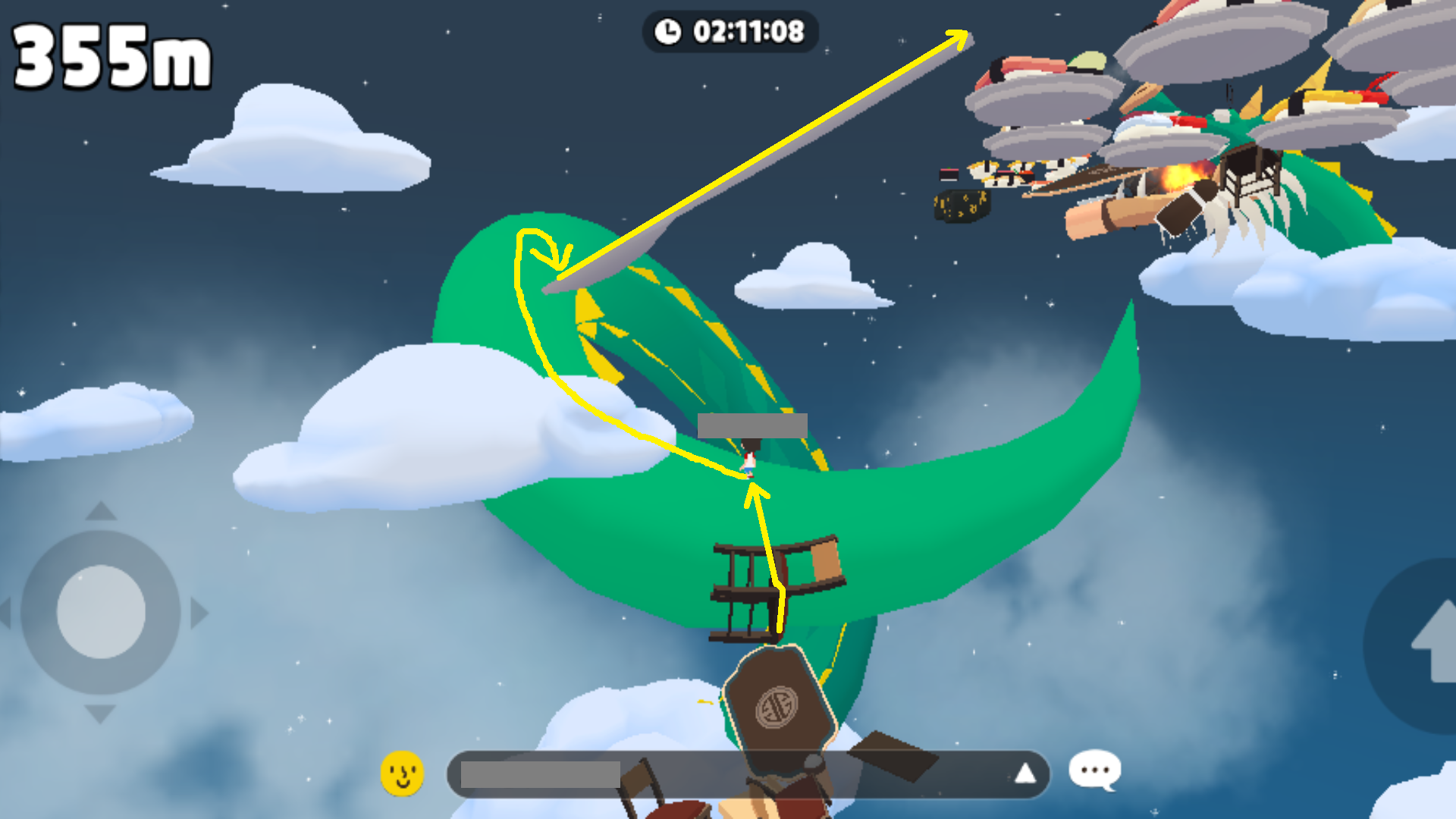Open the chat speech bubble icon
Viewport: 1456px width, 819px height.
pyautogui.click(x=1094, y=770)
